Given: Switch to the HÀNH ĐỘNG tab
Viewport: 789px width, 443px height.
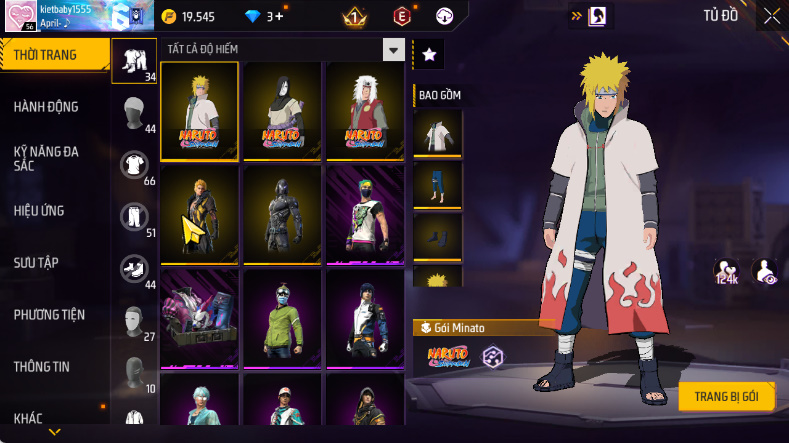Looking at the screenshot, I should point(46,107).
